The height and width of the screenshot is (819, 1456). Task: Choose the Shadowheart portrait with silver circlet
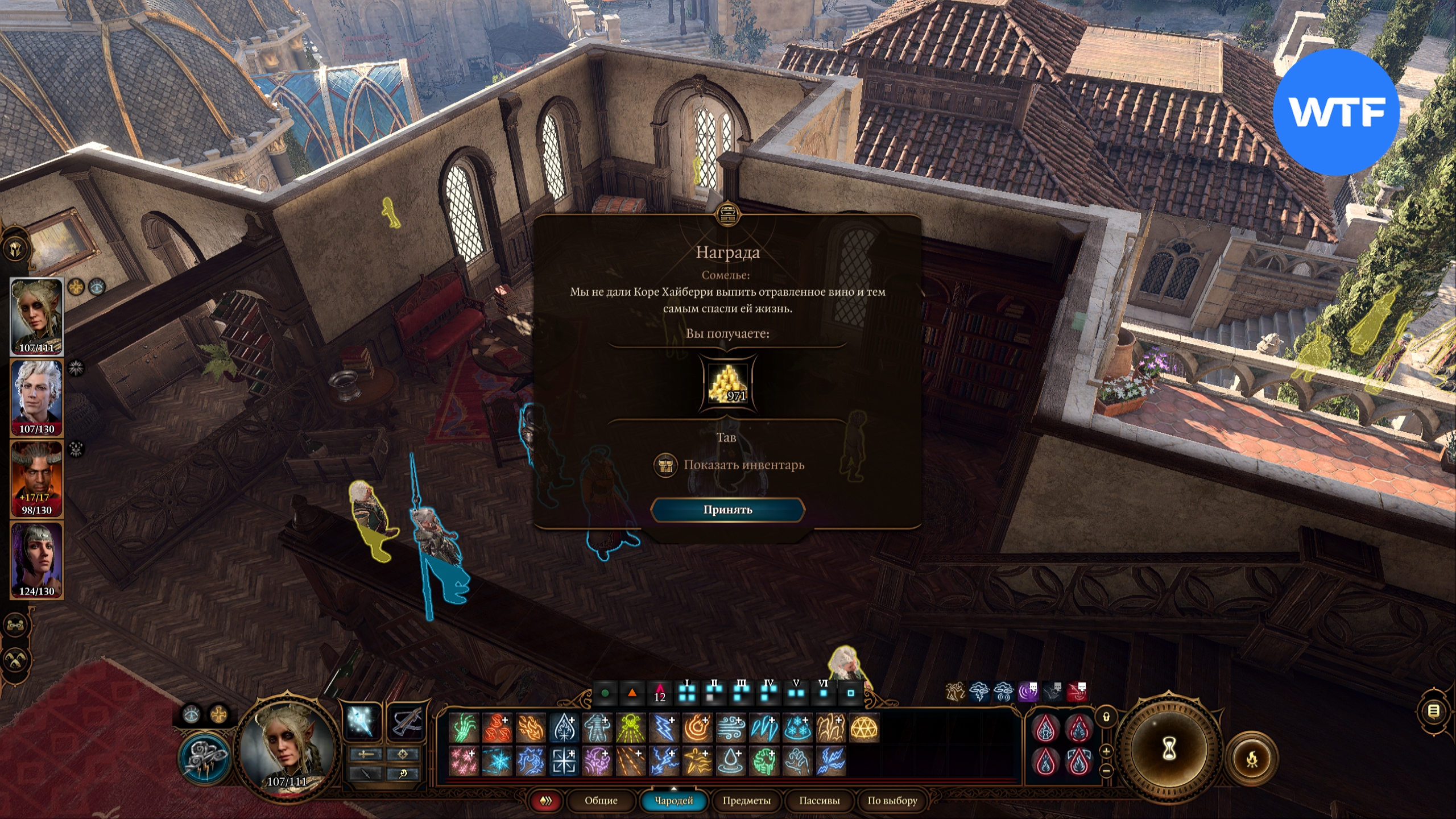point(37,560)
